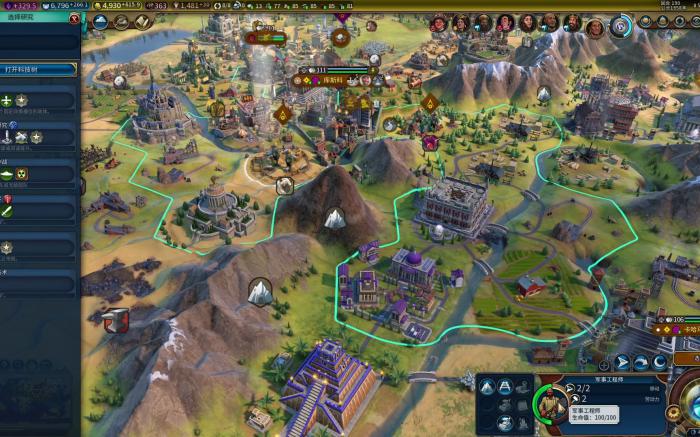Open the first leader portrait in the diplomacy ribbon
This screenshot has width=700, height=437.
439,23
